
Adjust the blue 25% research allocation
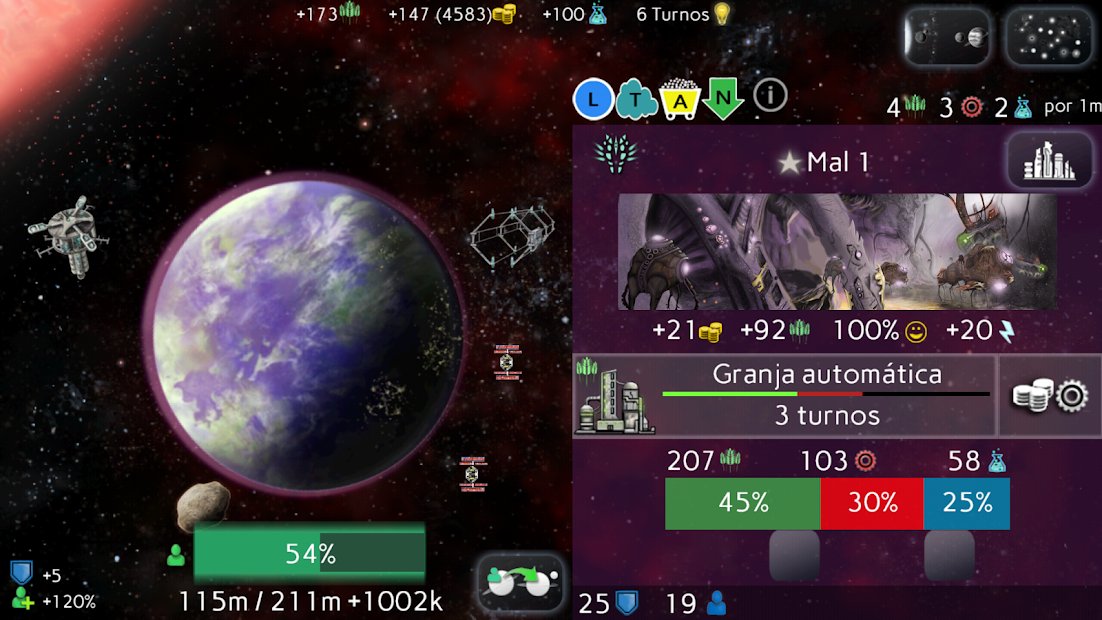coord(966,503)
